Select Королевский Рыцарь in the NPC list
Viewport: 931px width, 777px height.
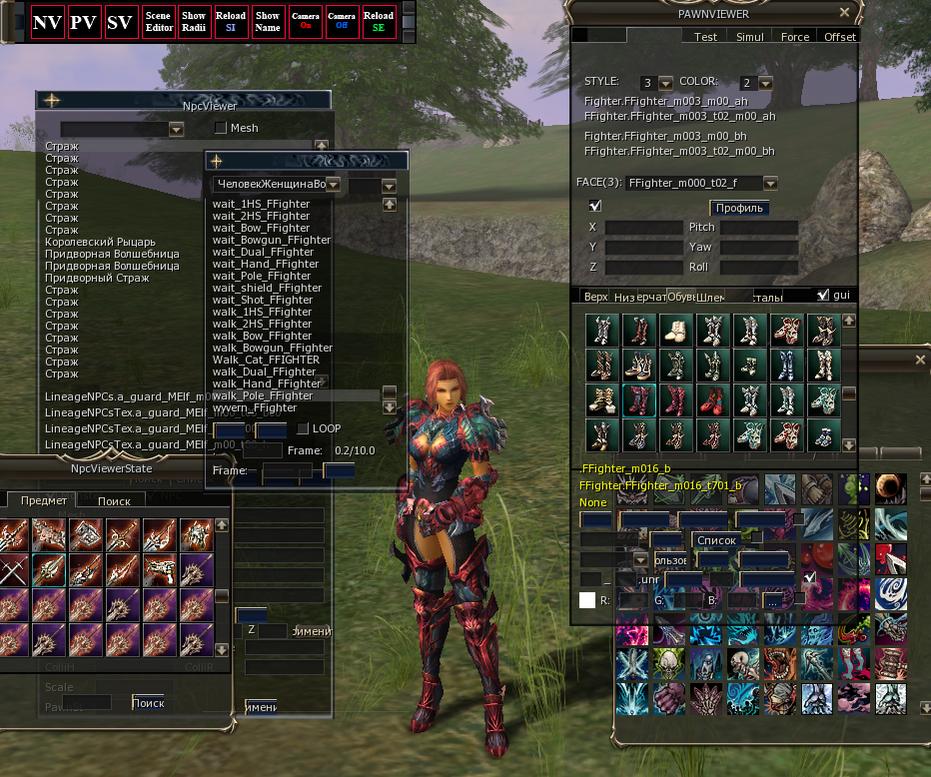[x=100, y=242]
